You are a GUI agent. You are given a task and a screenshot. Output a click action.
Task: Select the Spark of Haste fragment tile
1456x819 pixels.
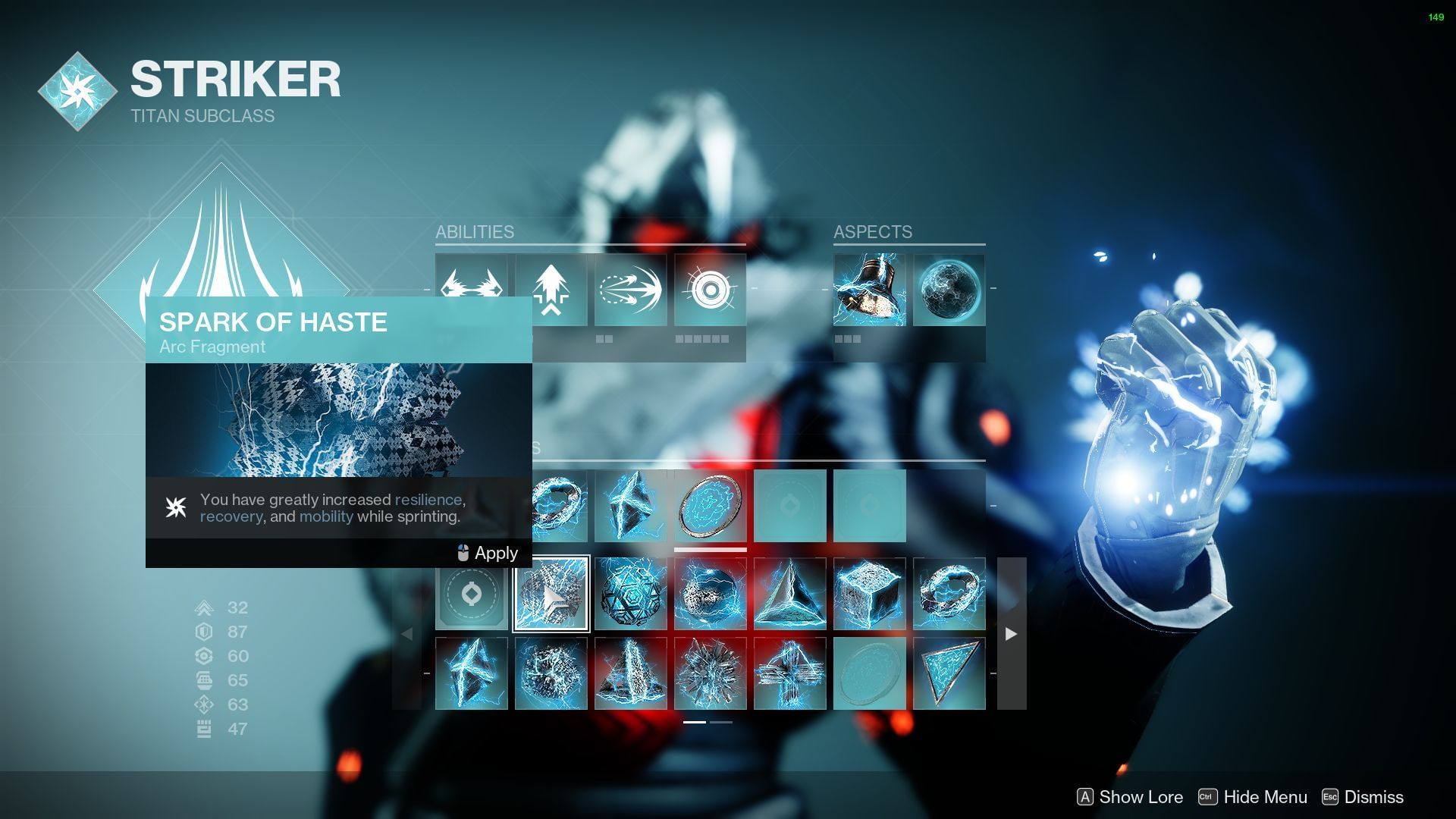pyautogui.click(x=551, y=594)
